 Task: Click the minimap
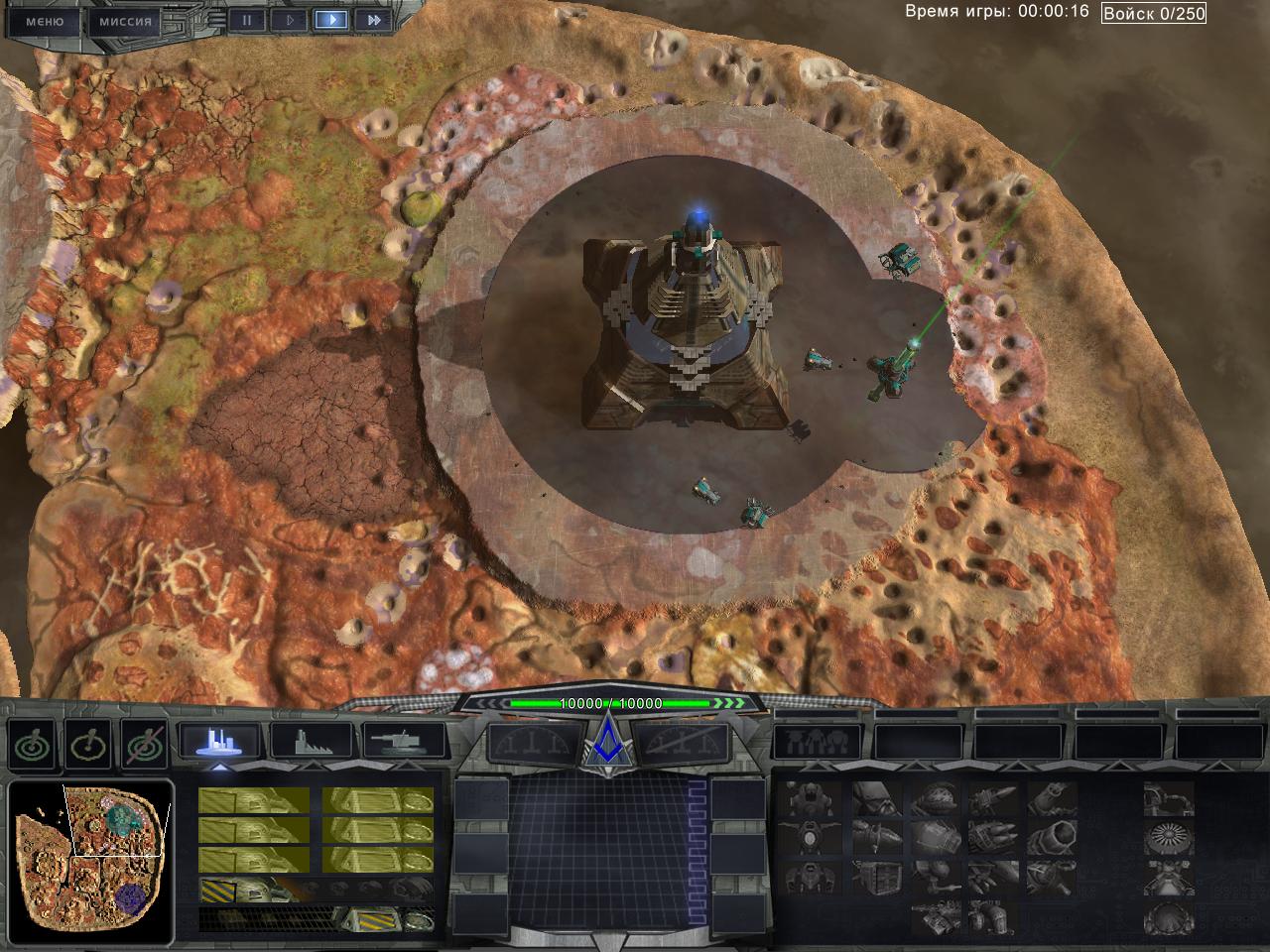[89, 861]
